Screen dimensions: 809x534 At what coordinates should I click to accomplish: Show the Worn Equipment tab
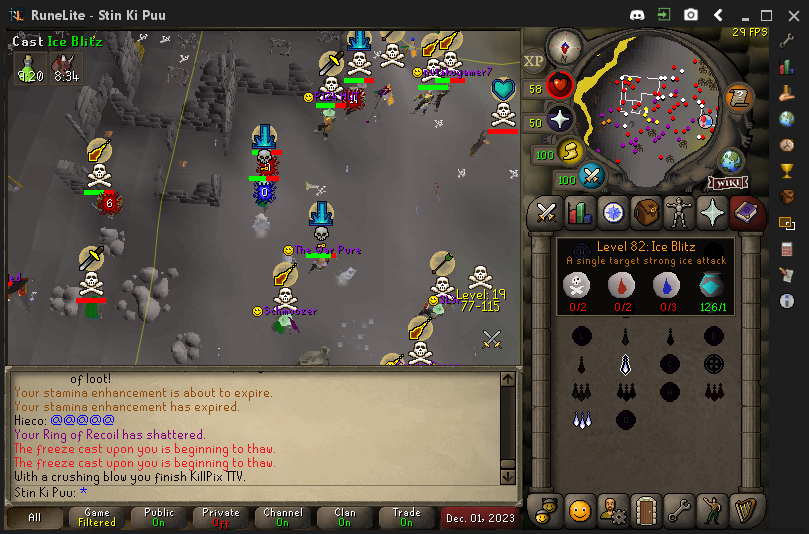click(x=678, y=212)
